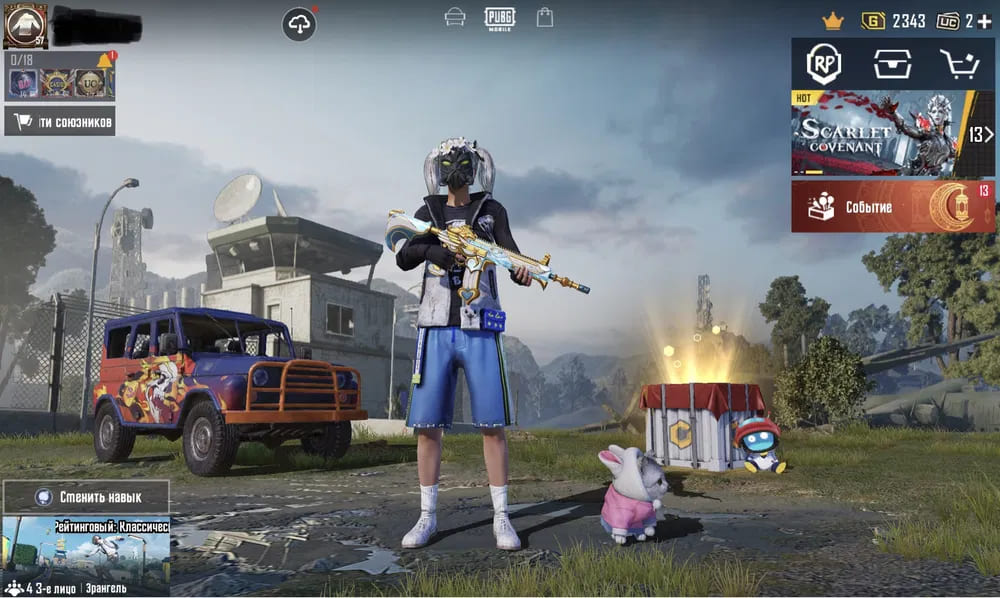This screenshot has height=598, width=1000.
Task: Open the allies flag button
Action: [x=59, y=122]
